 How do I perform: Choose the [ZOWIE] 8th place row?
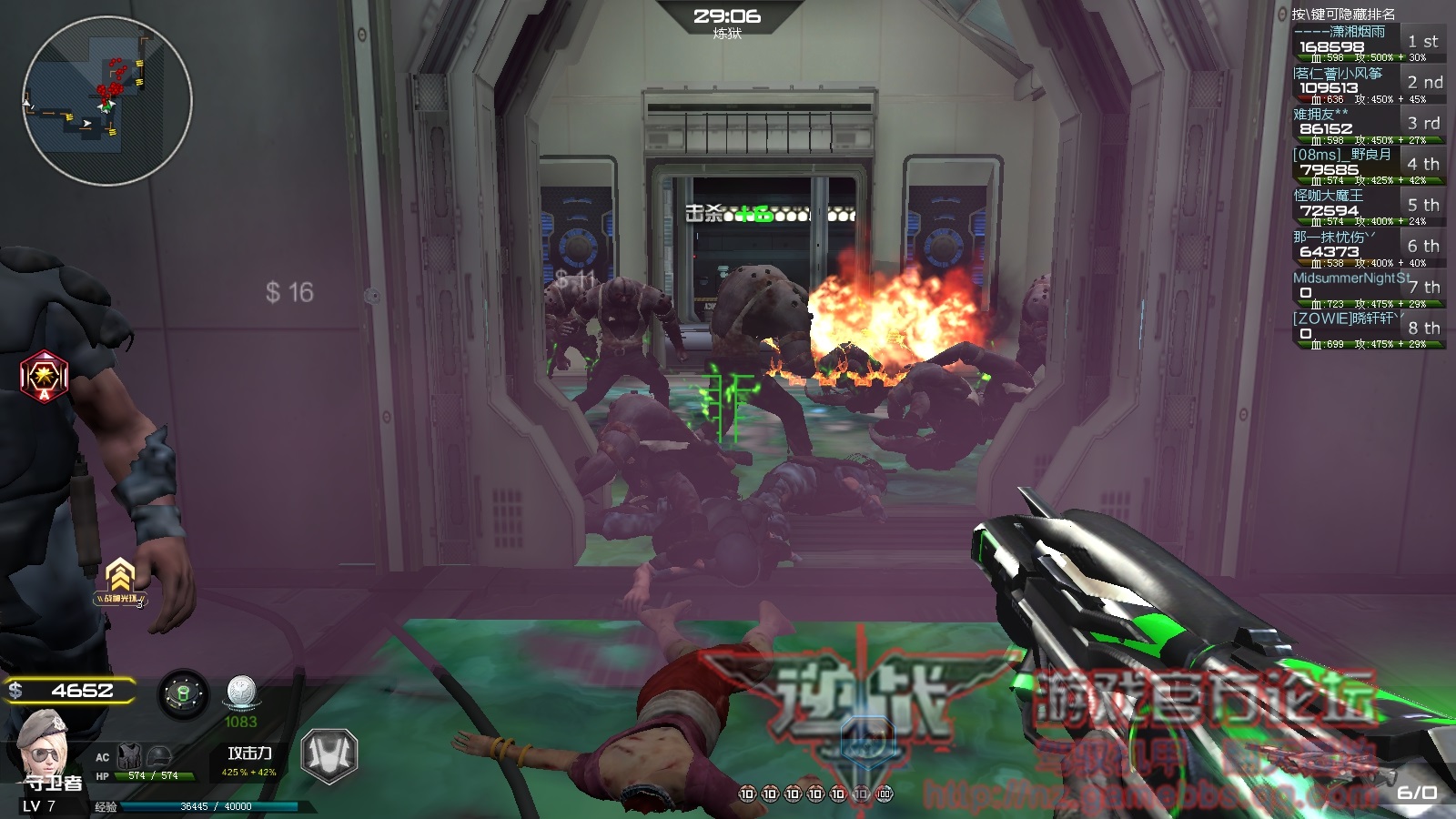(x=1367, y=330)
